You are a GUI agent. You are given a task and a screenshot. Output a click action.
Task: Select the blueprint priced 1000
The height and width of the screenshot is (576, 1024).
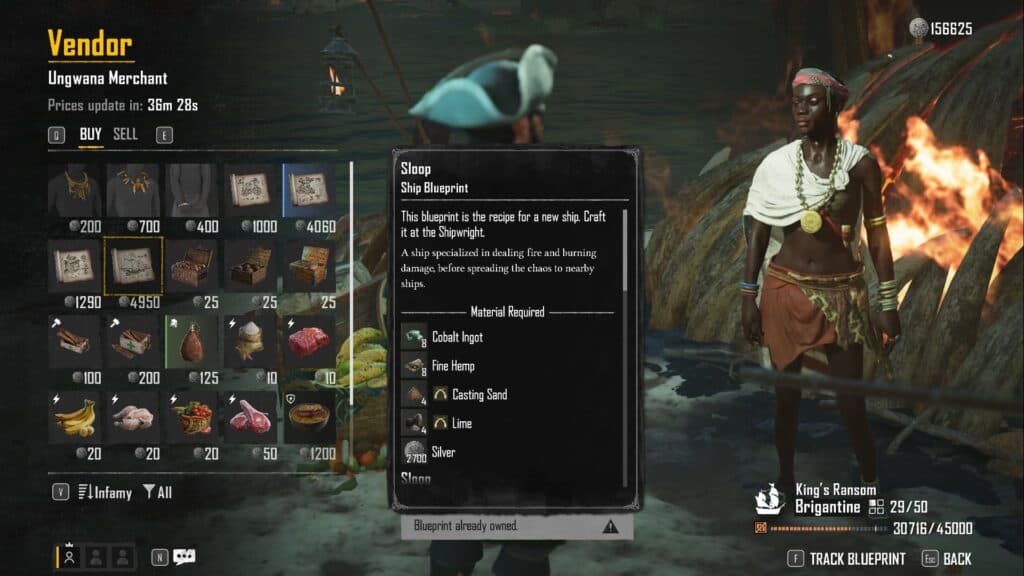click(250, 190)
